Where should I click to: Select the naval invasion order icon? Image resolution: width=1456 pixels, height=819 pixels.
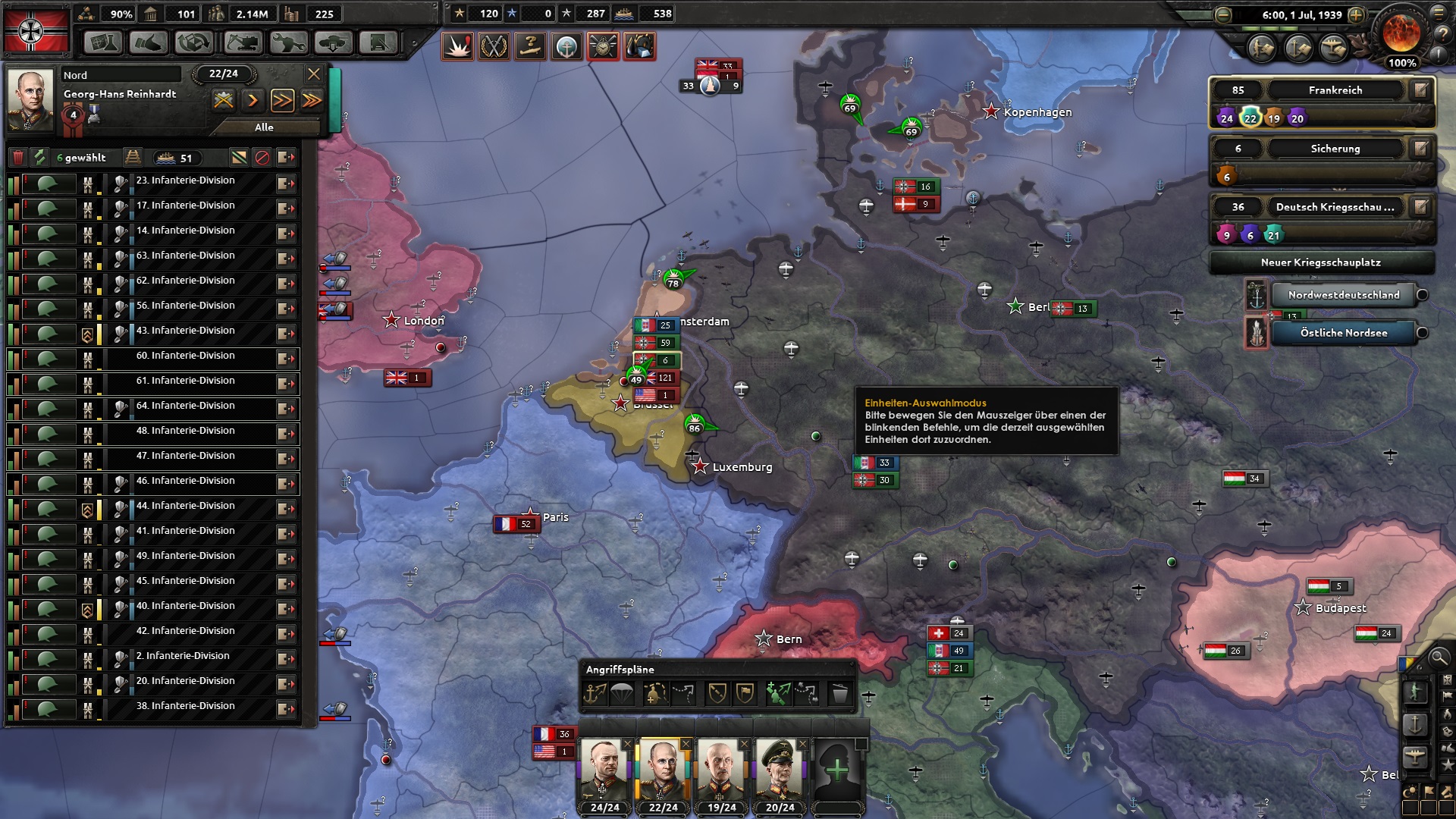595,692
